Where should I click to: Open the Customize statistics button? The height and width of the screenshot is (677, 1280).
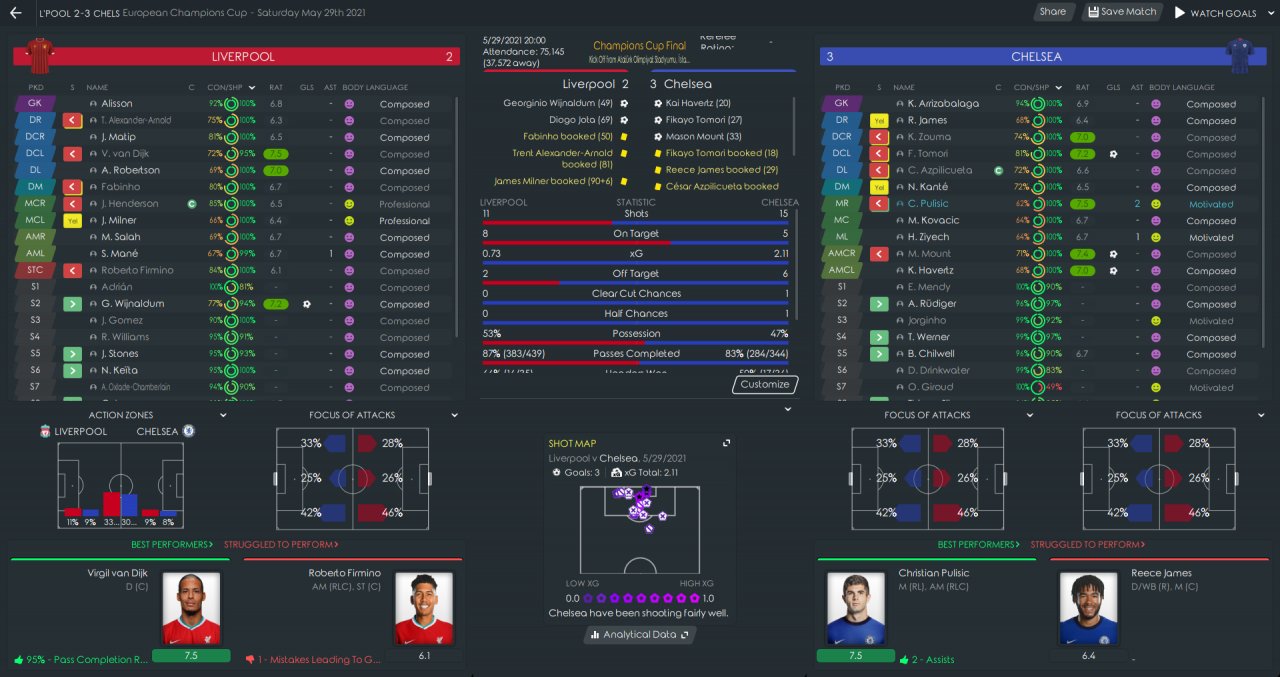click(765, 384)
